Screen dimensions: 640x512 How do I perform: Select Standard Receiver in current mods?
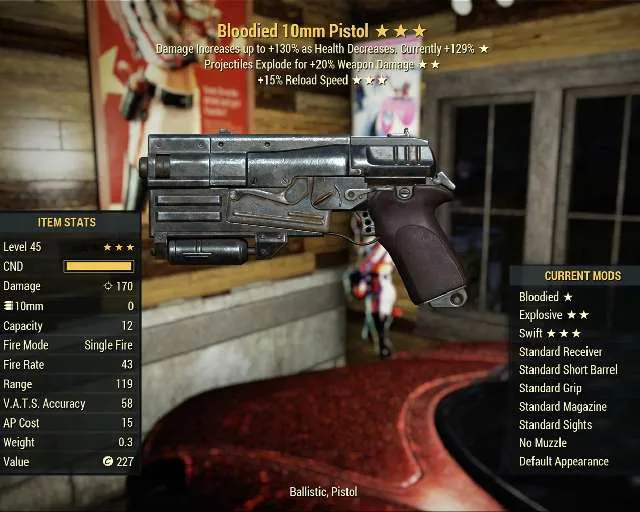coord(560,352)
